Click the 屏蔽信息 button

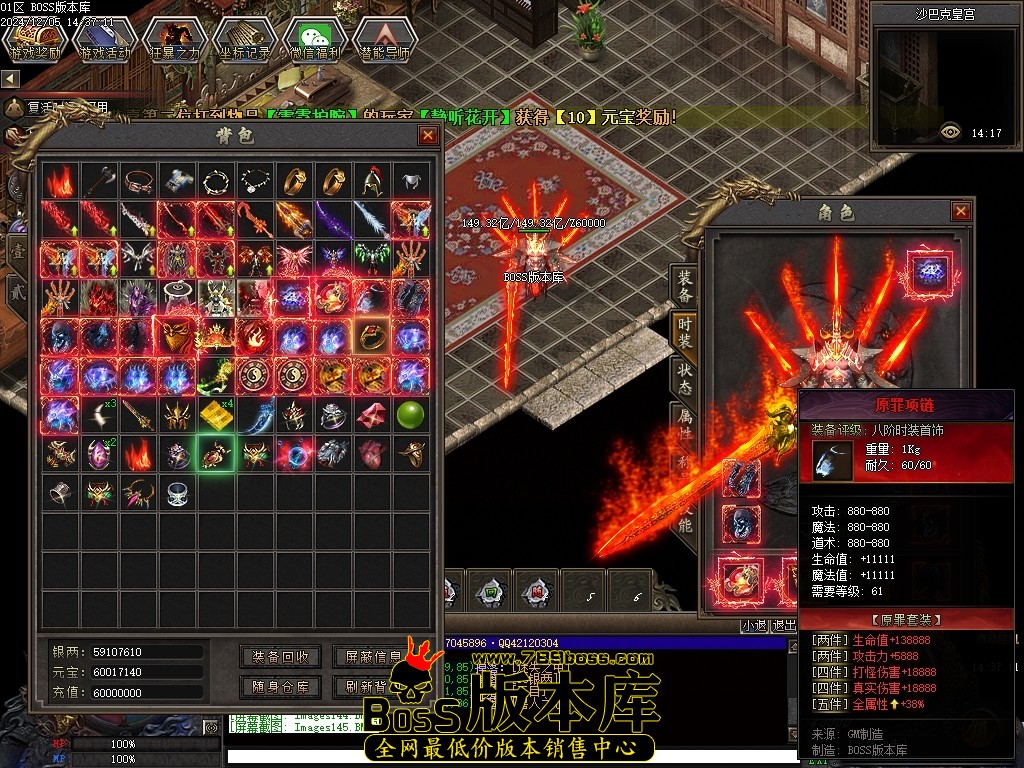click(372, 657)
